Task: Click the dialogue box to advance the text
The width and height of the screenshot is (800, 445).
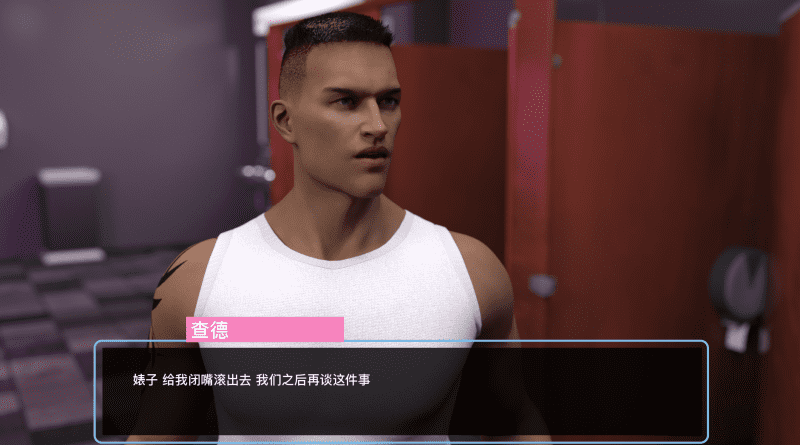Action: pyautogui.click(x=401, y=391)
